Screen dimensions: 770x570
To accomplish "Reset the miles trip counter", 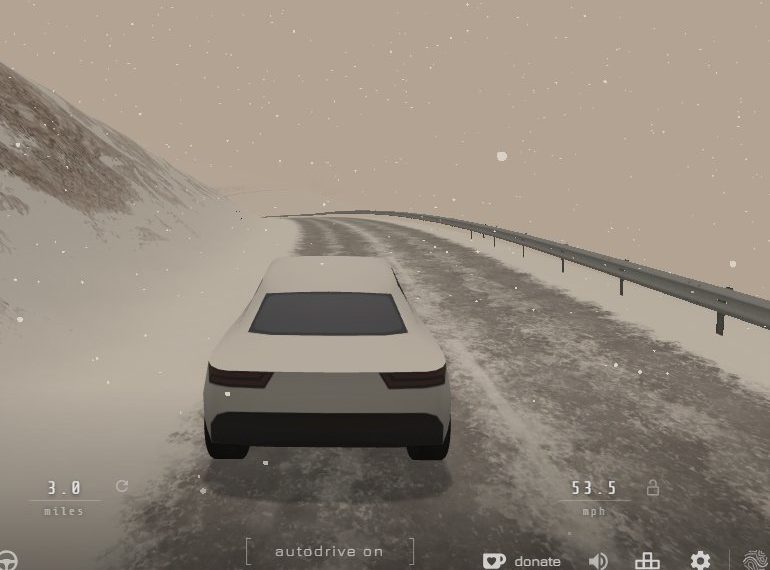I will [x=122, y=486].
